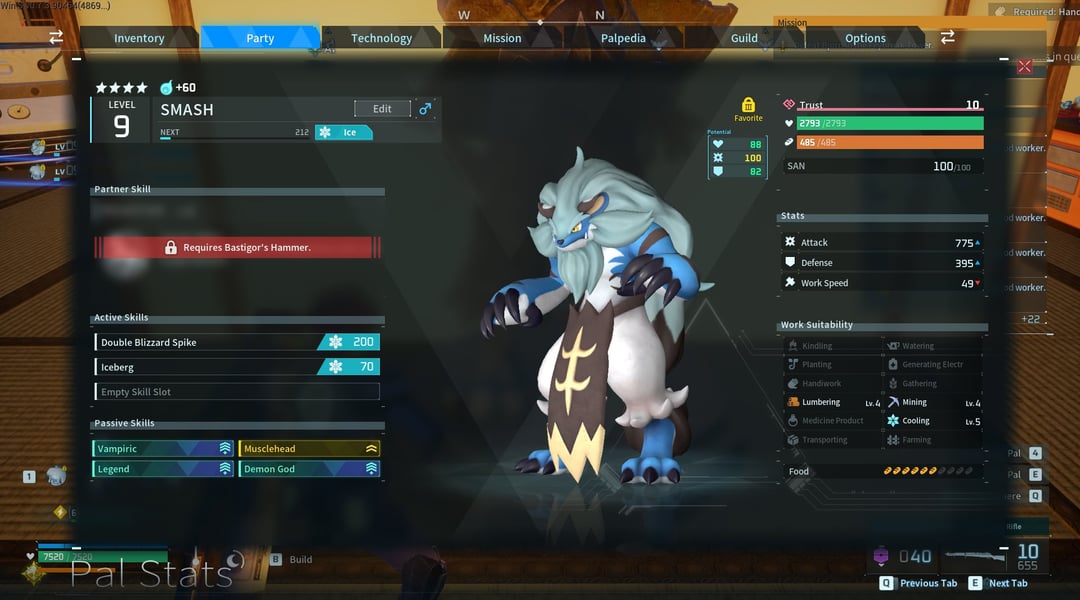Click the Requires Bastigor's Hammer banner
The height and width of the screenshot is (600, 1080).
(238, 247)
